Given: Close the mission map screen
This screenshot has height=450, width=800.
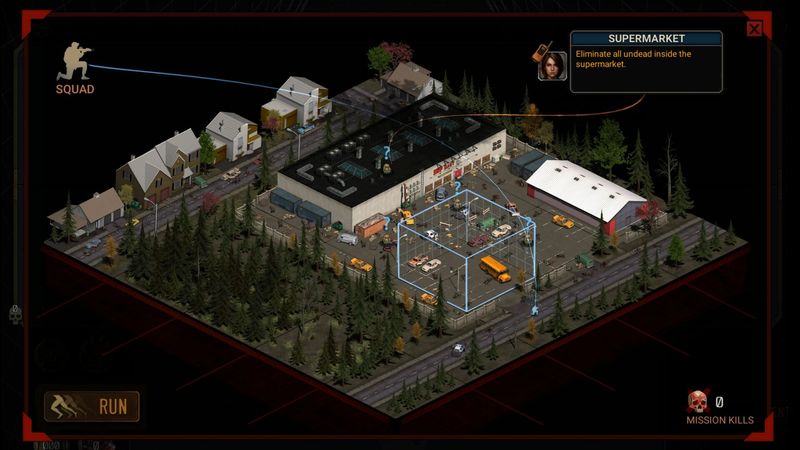Looking at the screenshot, I should coord(754,29).
